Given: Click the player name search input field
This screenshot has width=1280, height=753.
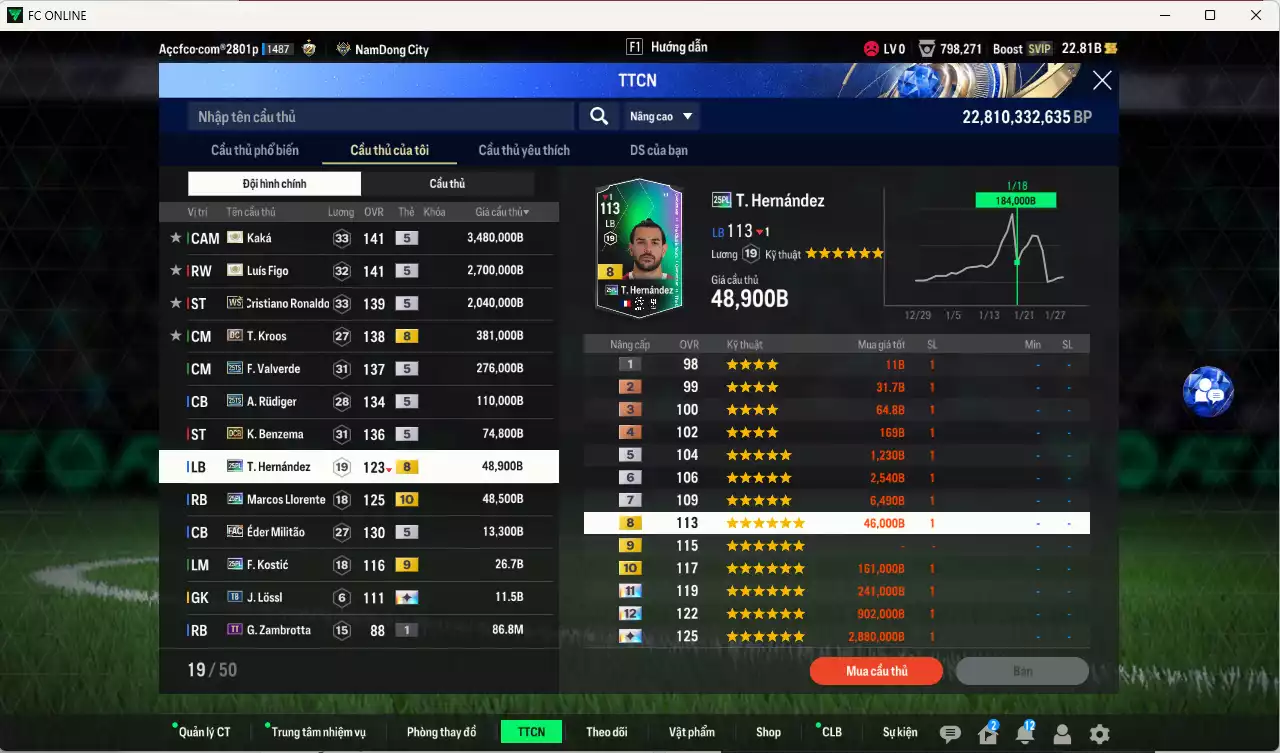Looking at the screenshot, I should [x=380, y=116].
